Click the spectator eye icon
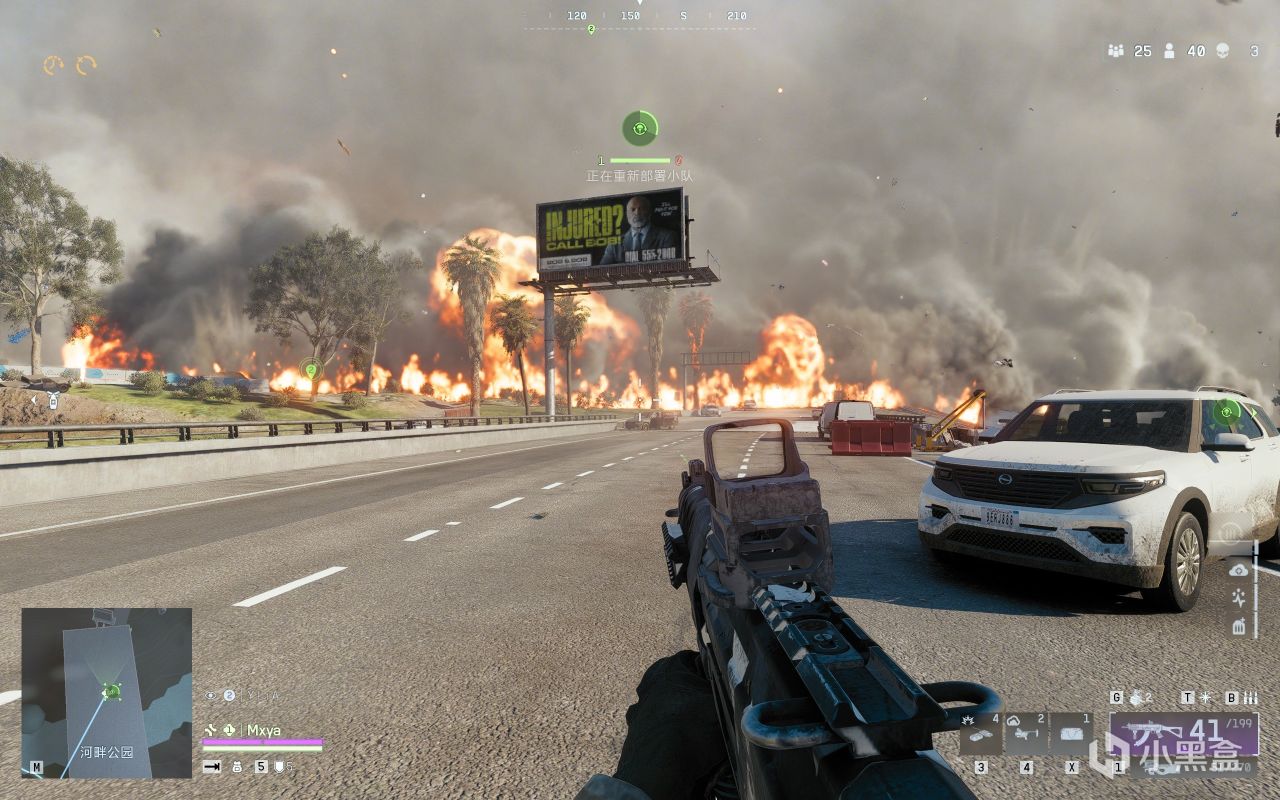The height and width of the screenshot is (800, 1280). pos(211,695)
